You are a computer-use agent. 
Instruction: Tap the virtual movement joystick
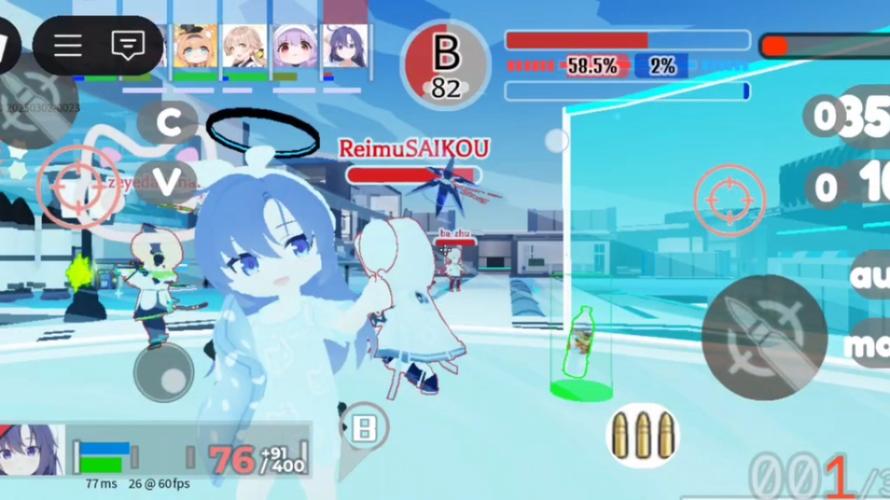(164, 373)
